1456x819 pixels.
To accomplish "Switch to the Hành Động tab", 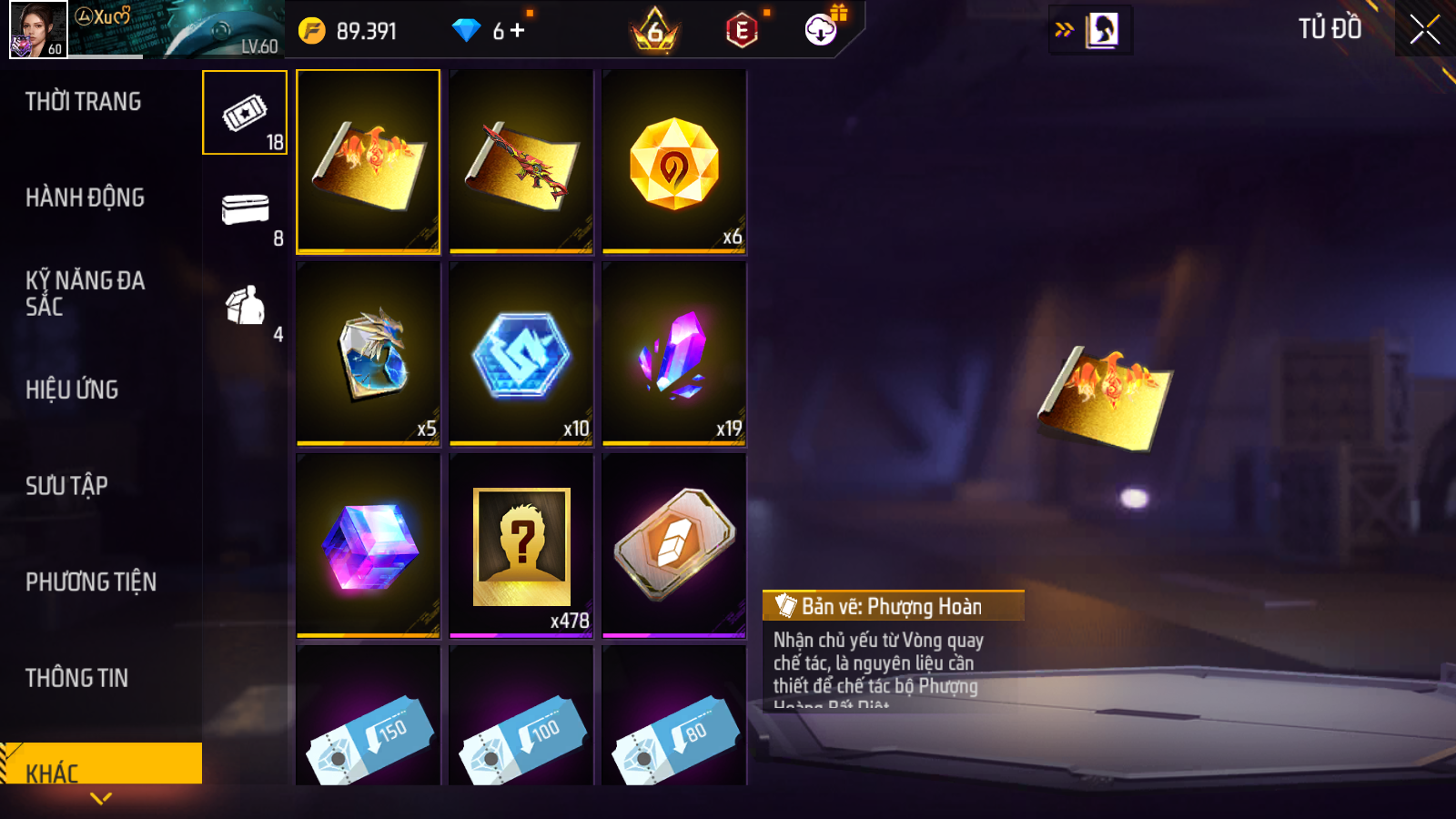I will point(85,197).
